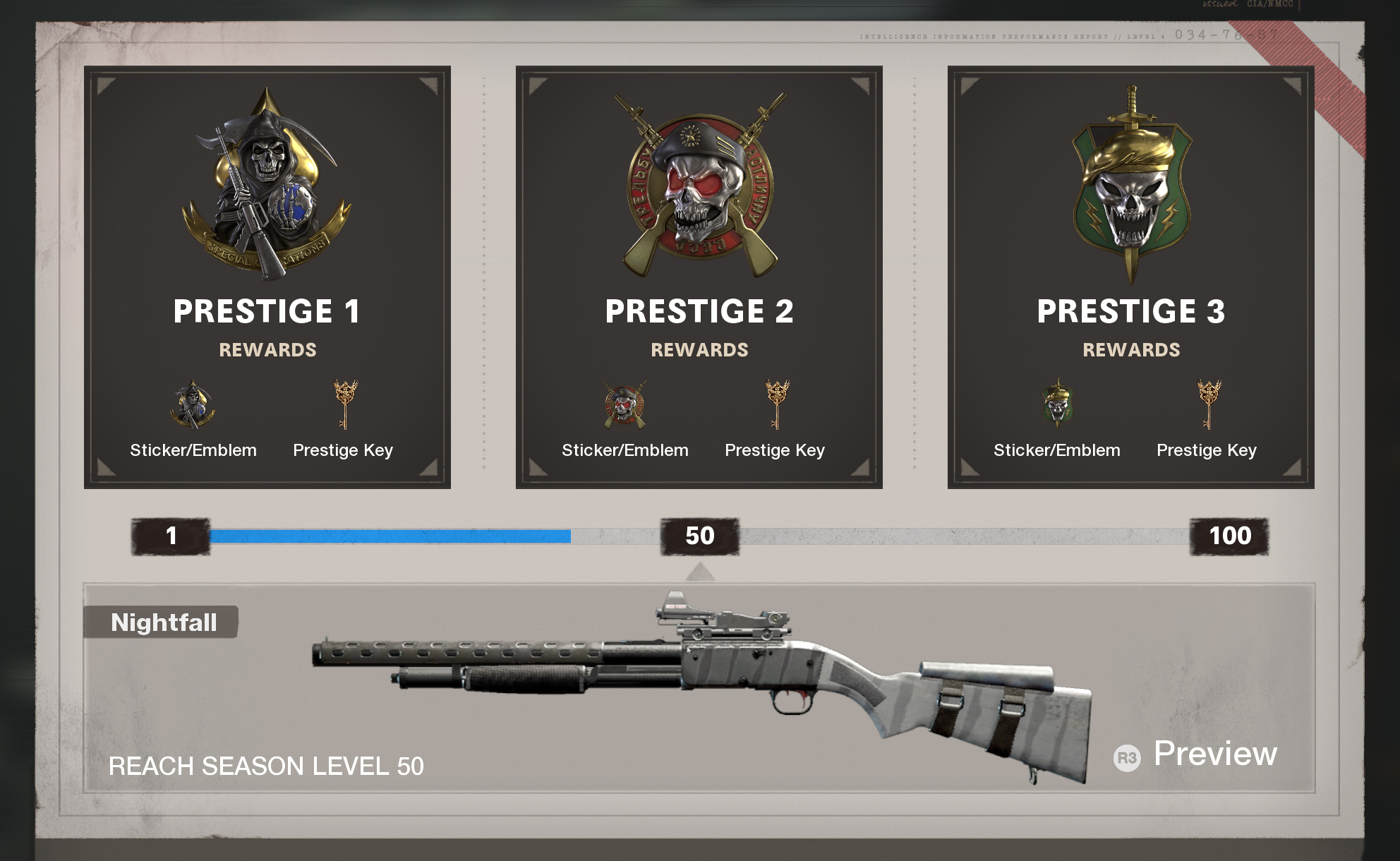Click the R3 controller button icon

[1128, 754]
